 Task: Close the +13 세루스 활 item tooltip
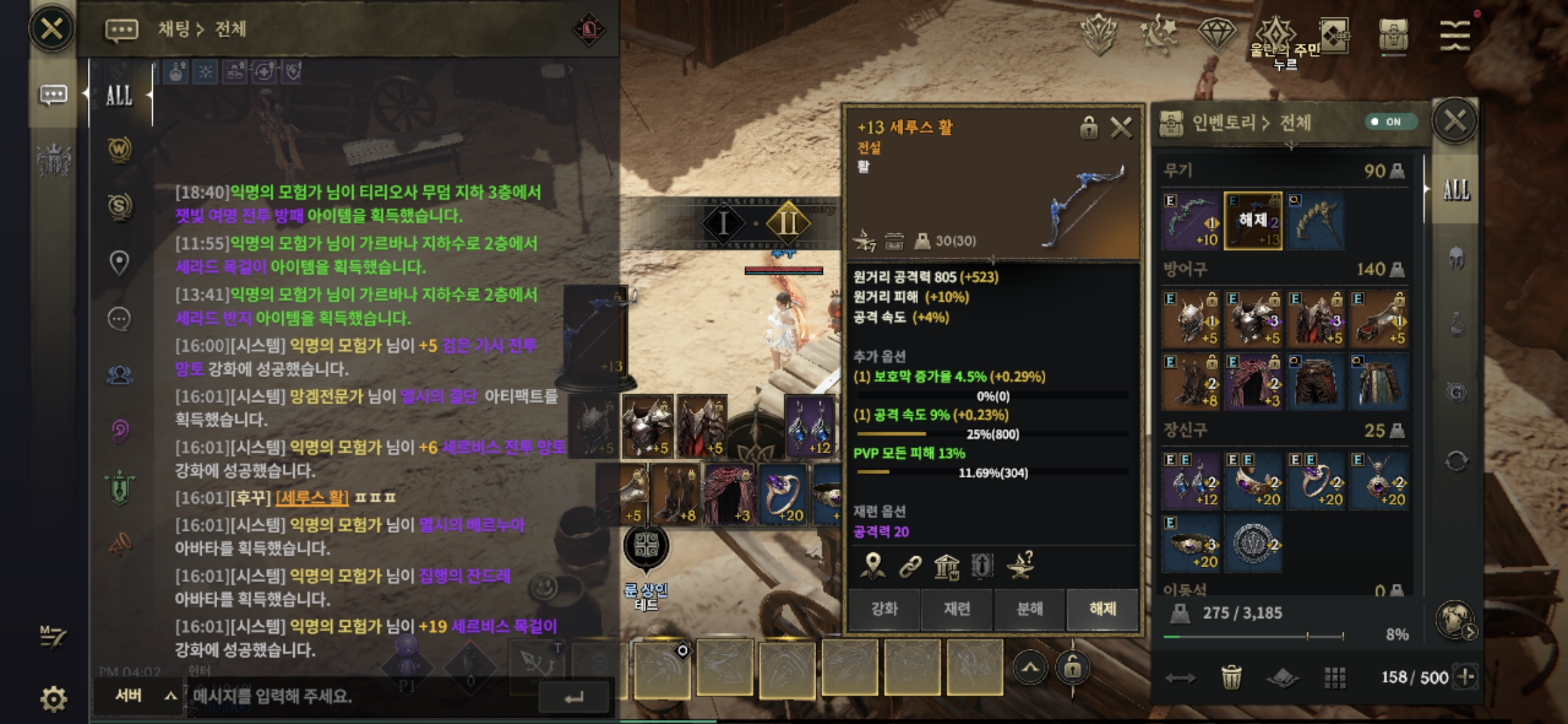point(1121,127)
